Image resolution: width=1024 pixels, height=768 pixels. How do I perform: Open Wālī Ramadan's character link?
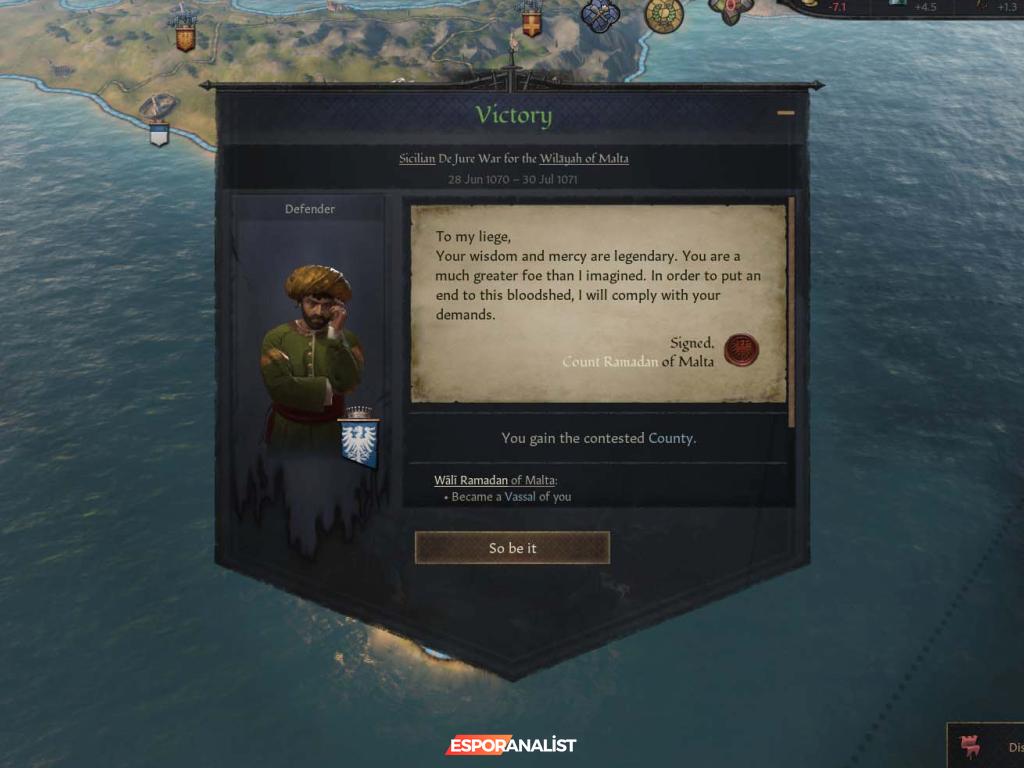pos(470,480)
